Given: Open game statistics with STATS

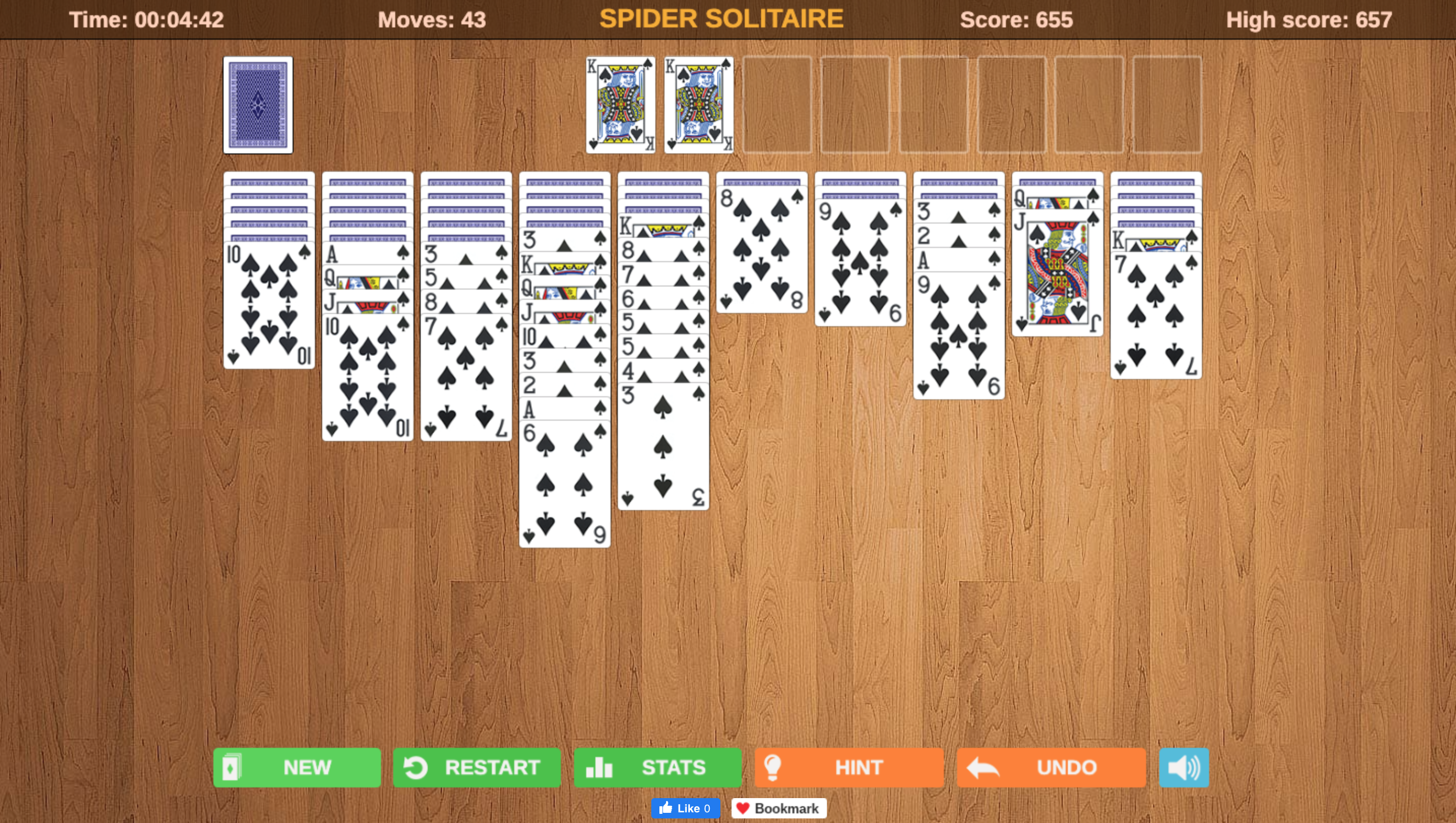Looking at the screenshot, I should (657, 768).
